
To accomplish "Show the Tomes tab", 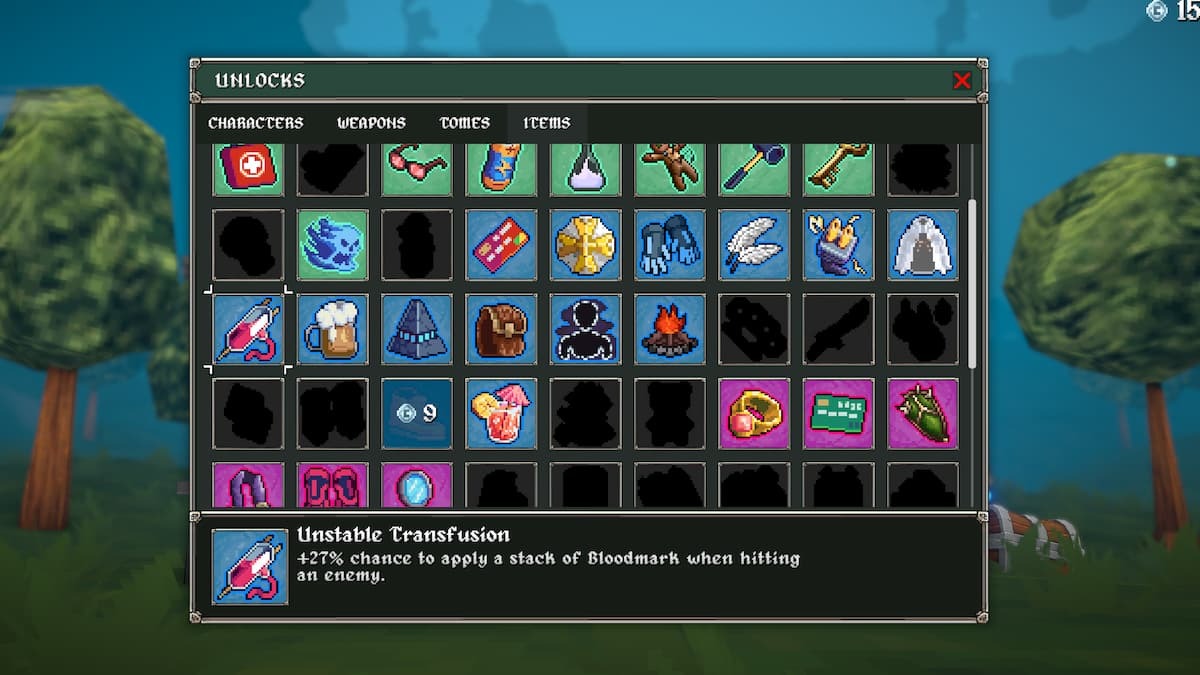I will pyautogui.click(x=465, y=123).
